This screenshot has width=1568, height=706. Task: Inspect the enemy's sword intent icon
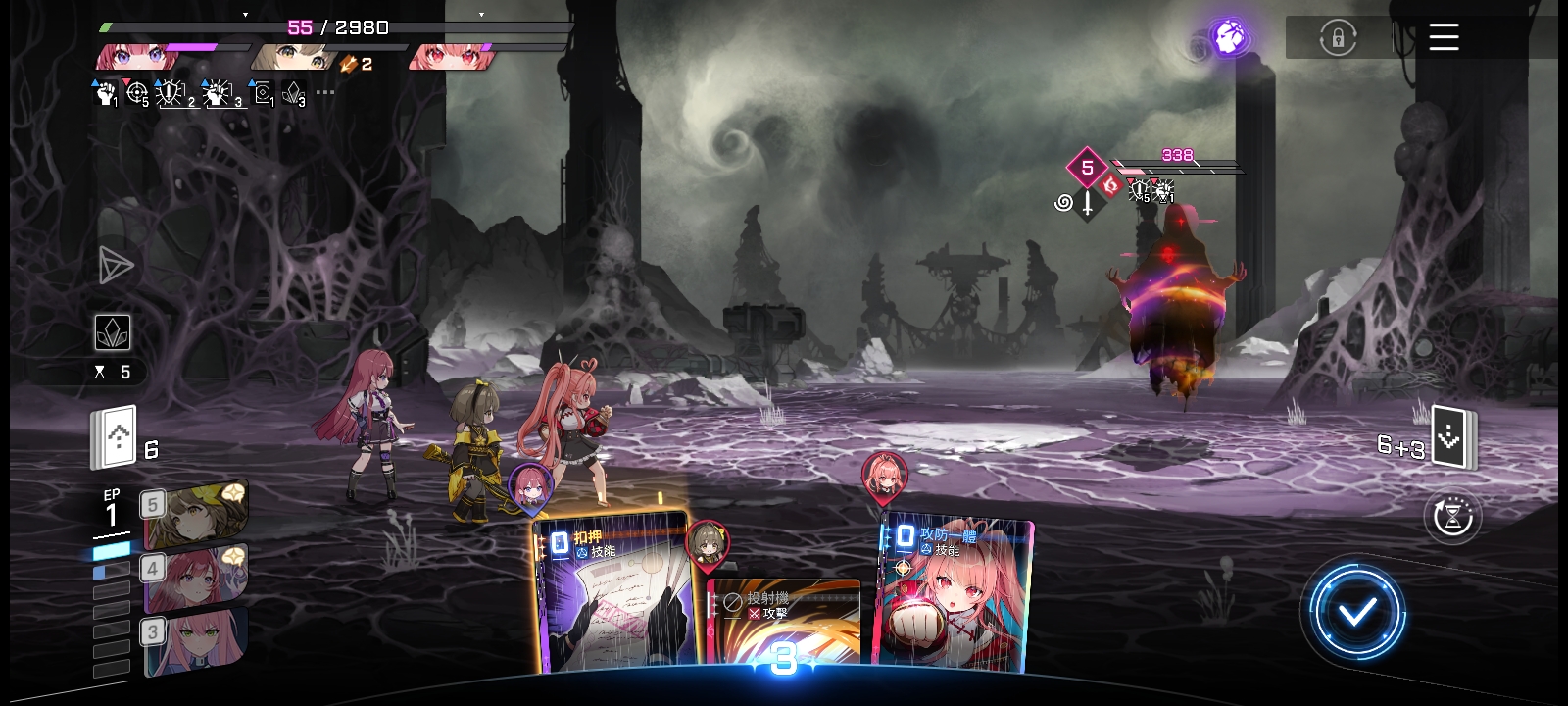[1087, 204]
